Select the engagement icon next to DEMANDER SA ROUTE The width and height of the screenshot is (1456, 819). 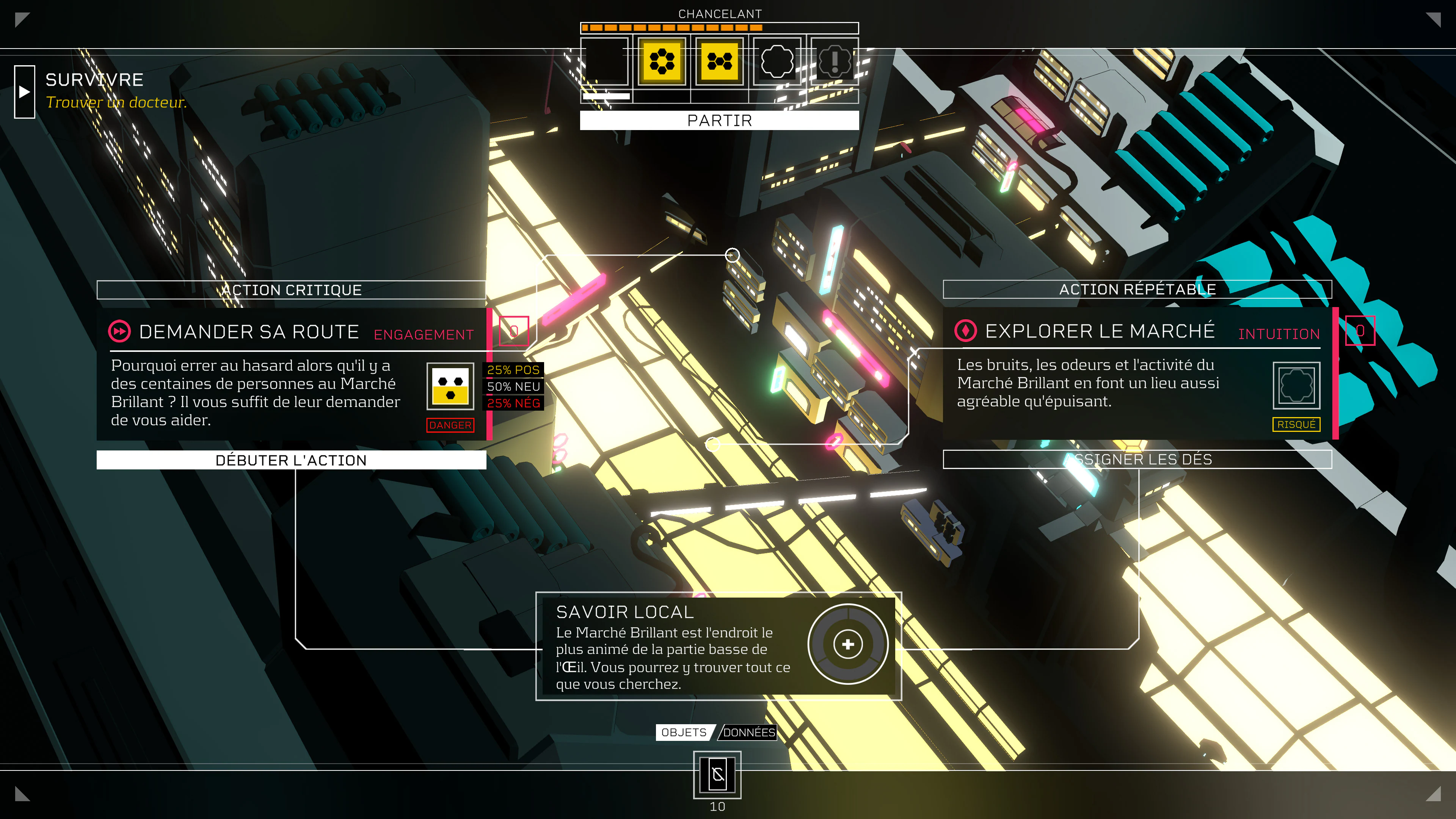pos(119,331)
